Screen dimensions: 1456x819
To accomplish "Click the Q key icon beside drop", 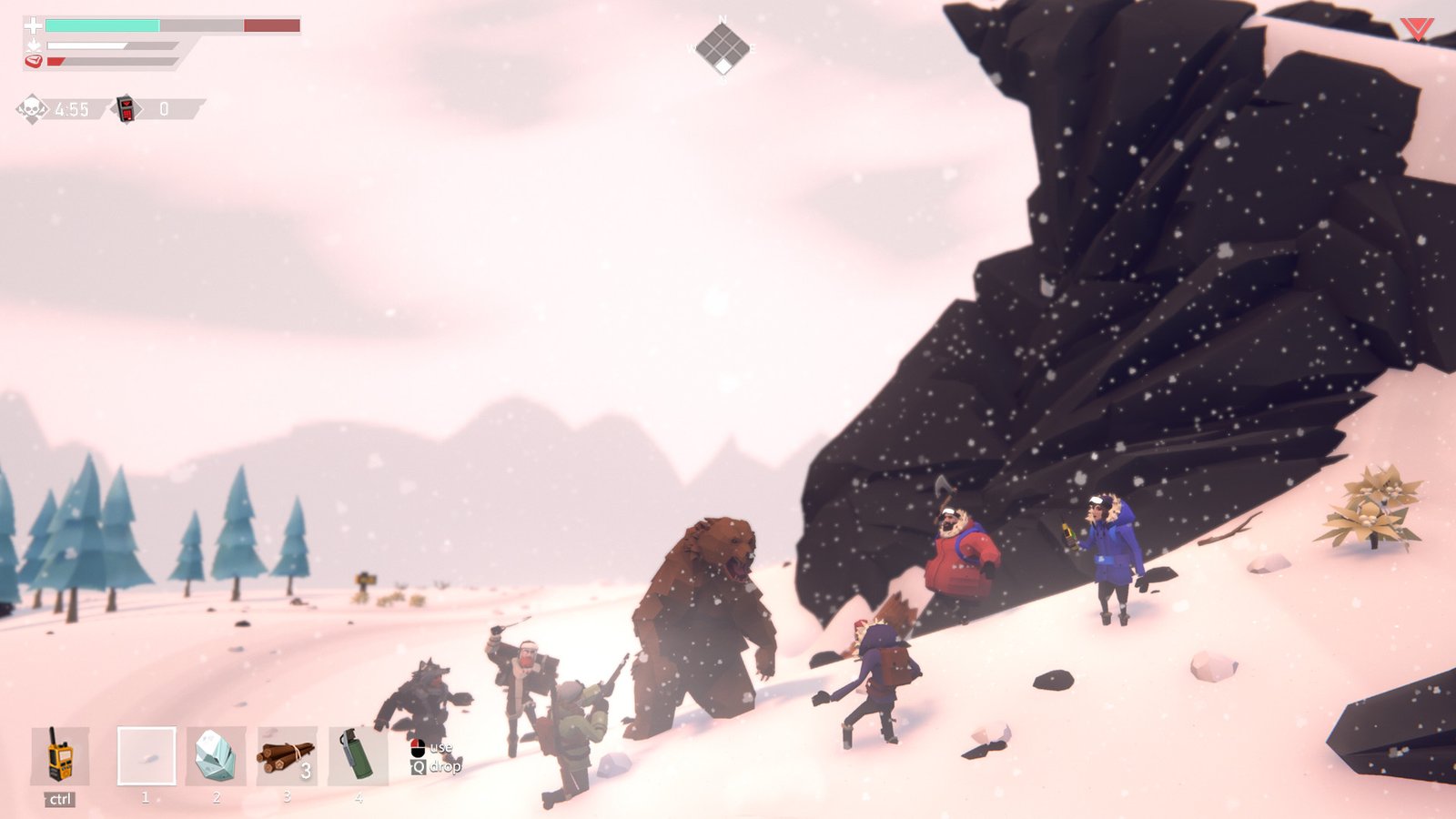I will (419, 767).
